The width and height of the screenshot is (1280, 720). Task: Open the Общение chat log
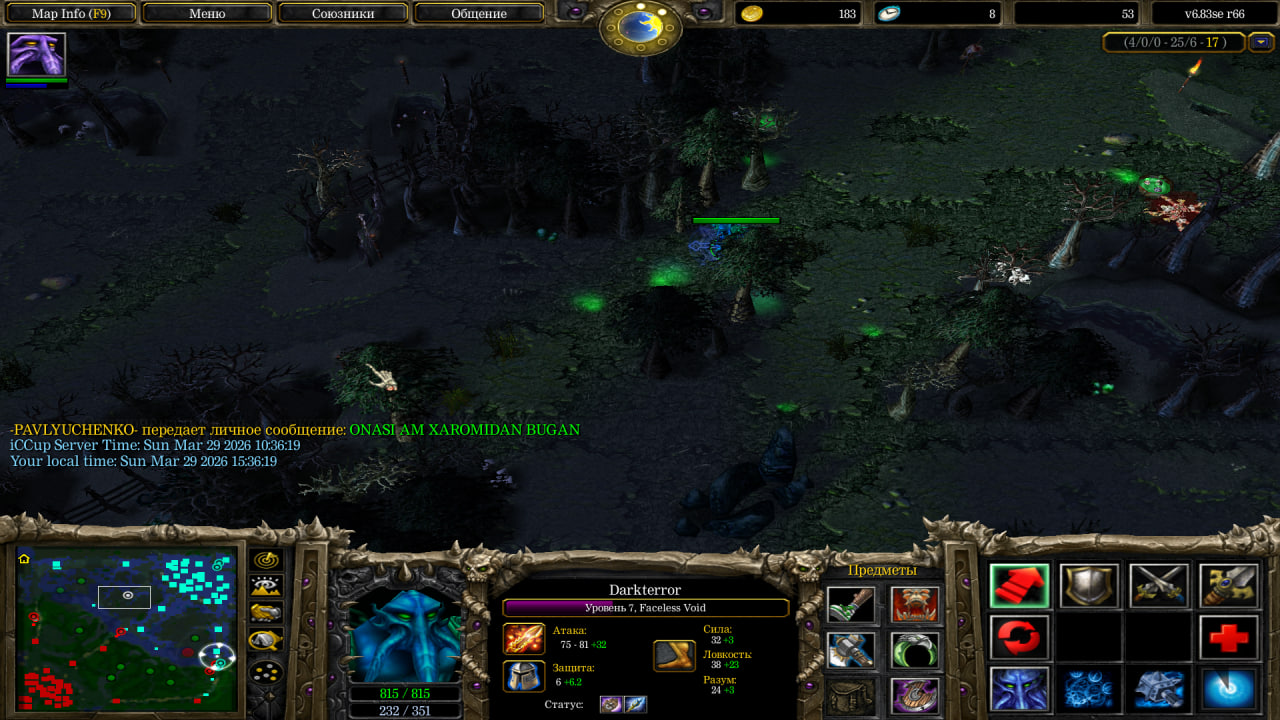tap(478, 14)
